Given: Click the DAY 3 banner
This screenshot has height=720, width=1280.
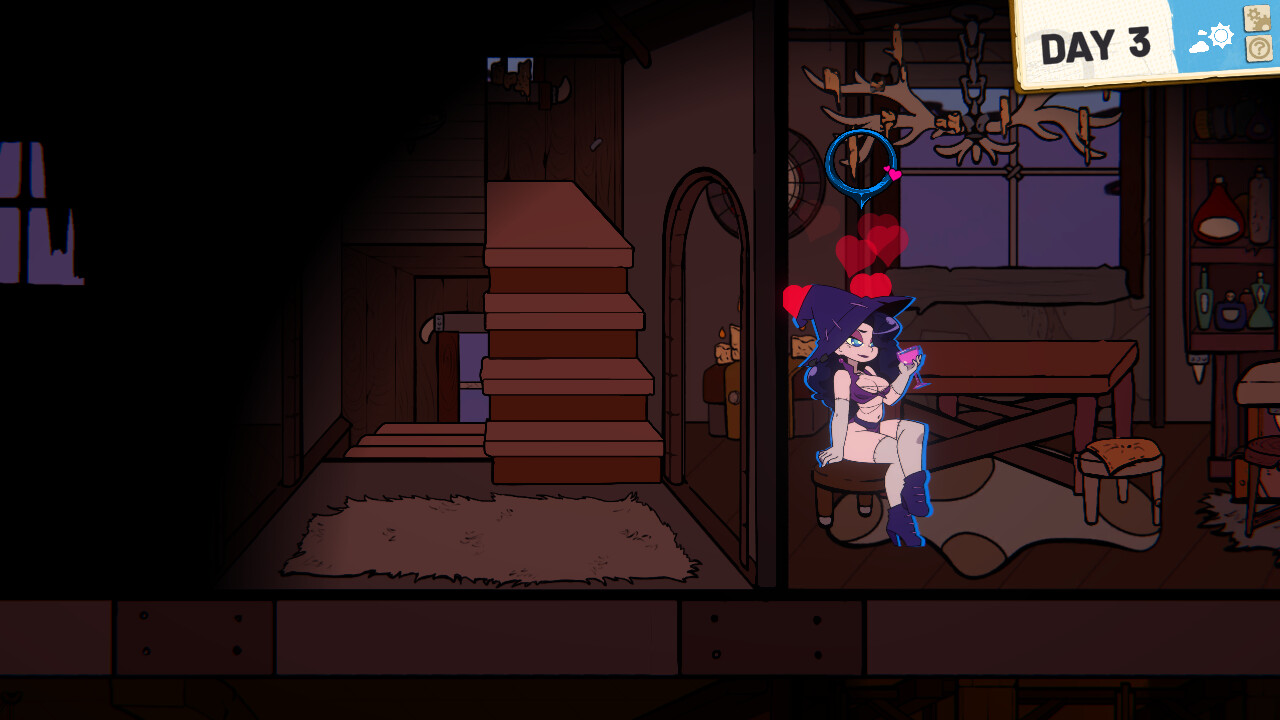Looking at the screenshot, I should (1094, 41).
